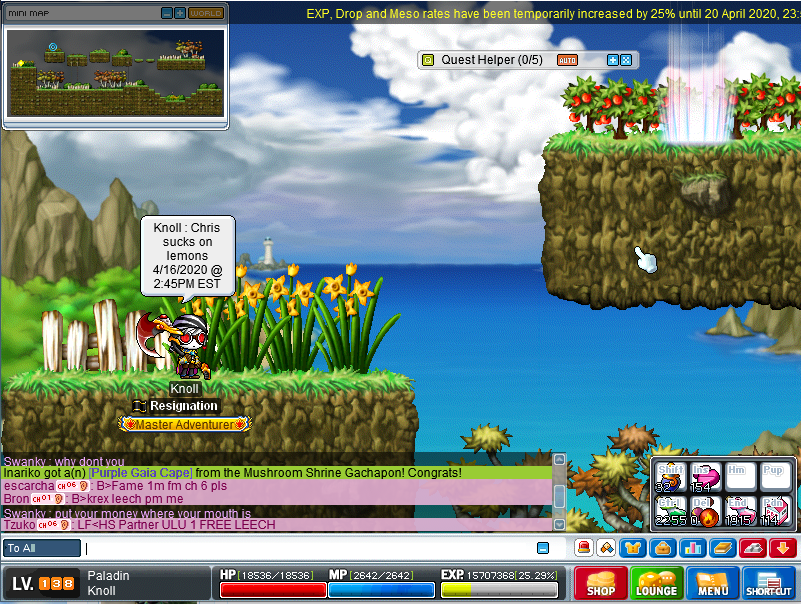Open the game Menu
801x604 pixels.
pos(713,582)
